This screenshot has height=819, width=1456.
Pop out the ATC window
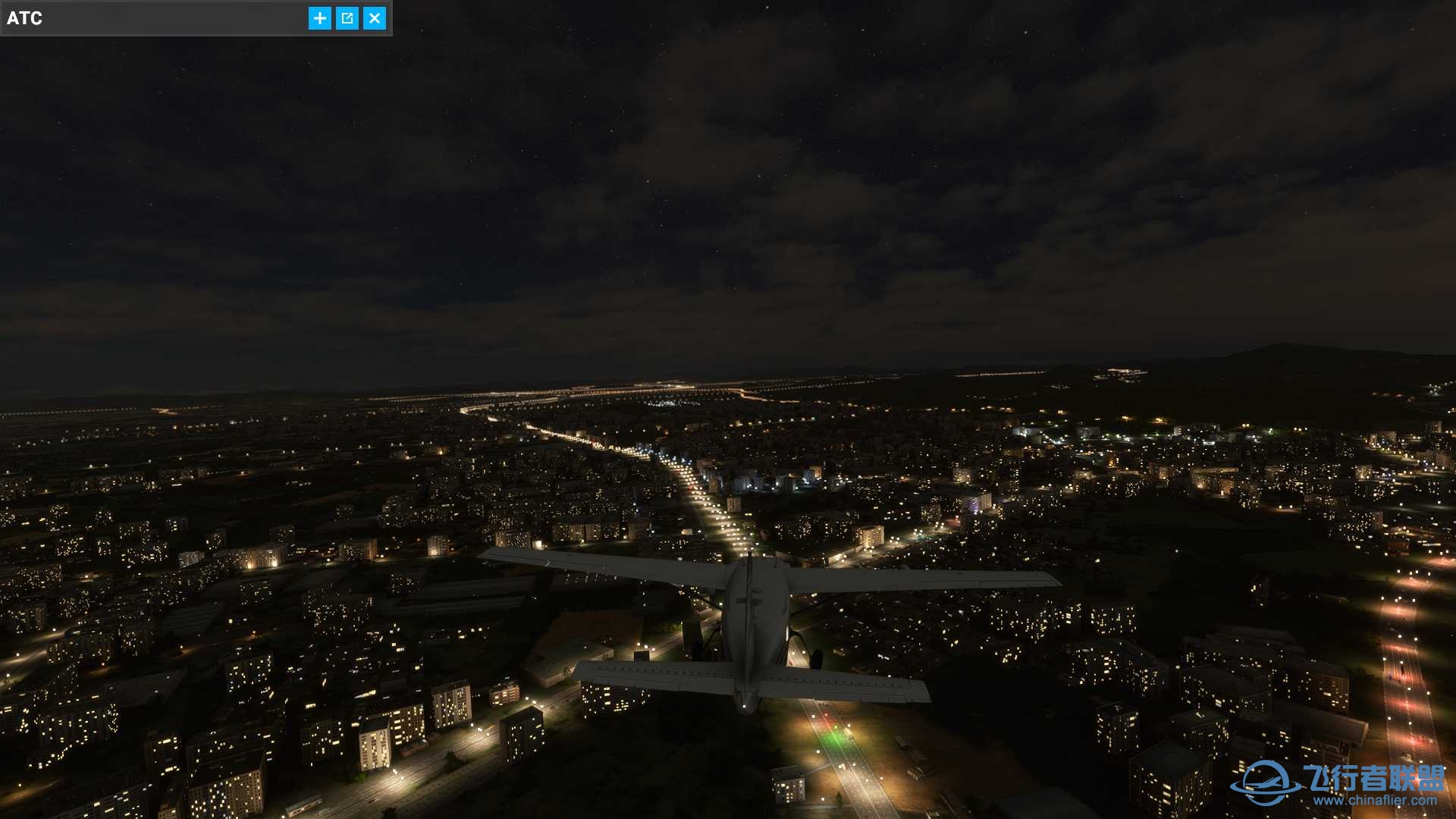click(x=347, y=18)
